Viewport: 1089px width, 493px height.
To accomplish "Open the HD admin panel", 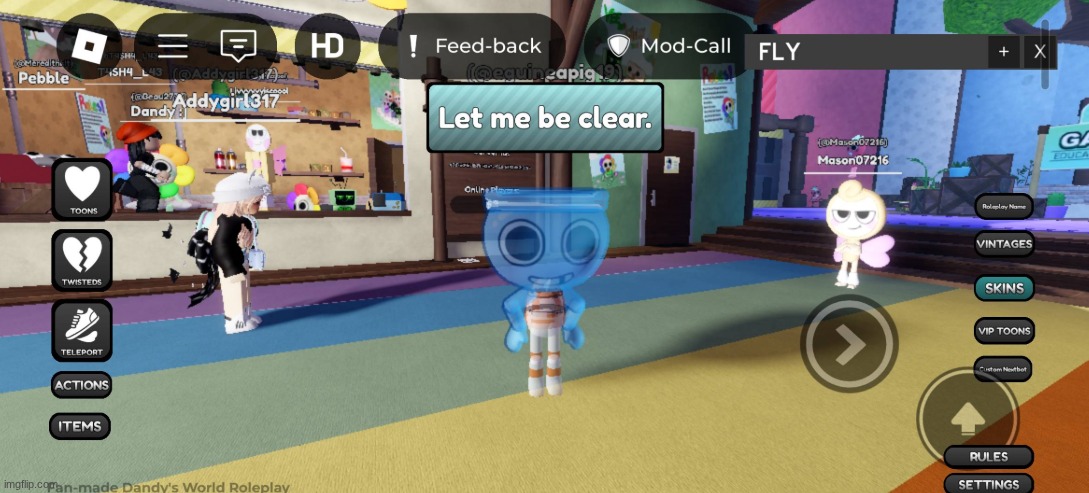I will (327, 46).
